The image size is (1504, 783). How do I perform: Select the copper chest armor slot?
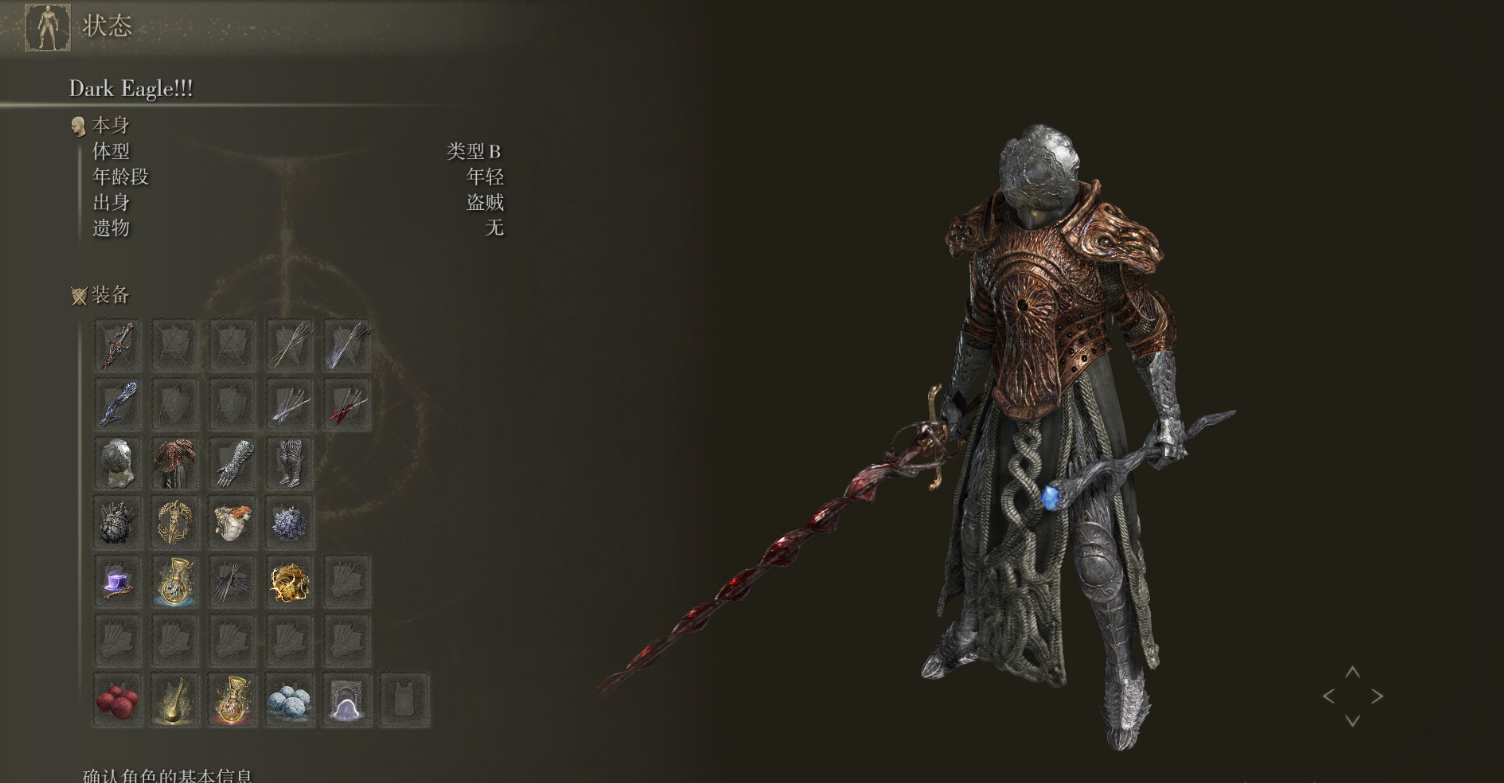[175, 463]
